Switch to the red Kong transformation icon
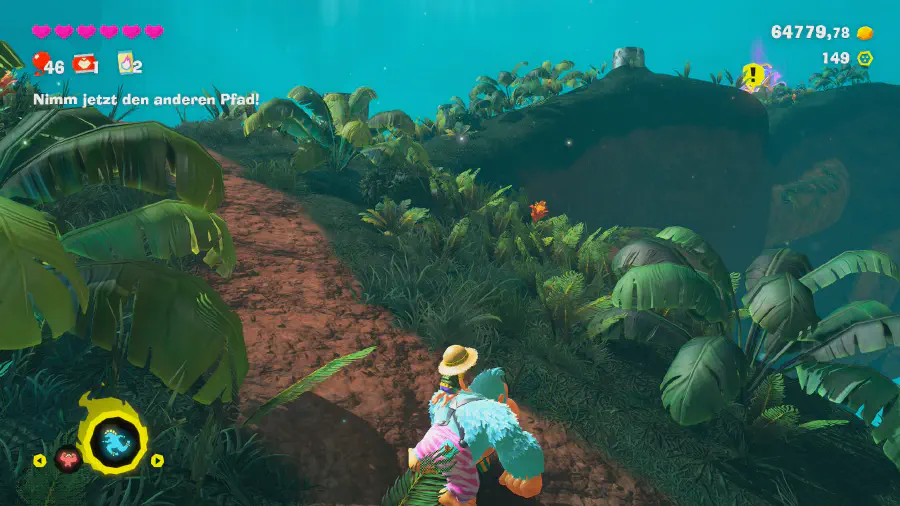This screenshot has width=900, height=506. tap(68, 459)
